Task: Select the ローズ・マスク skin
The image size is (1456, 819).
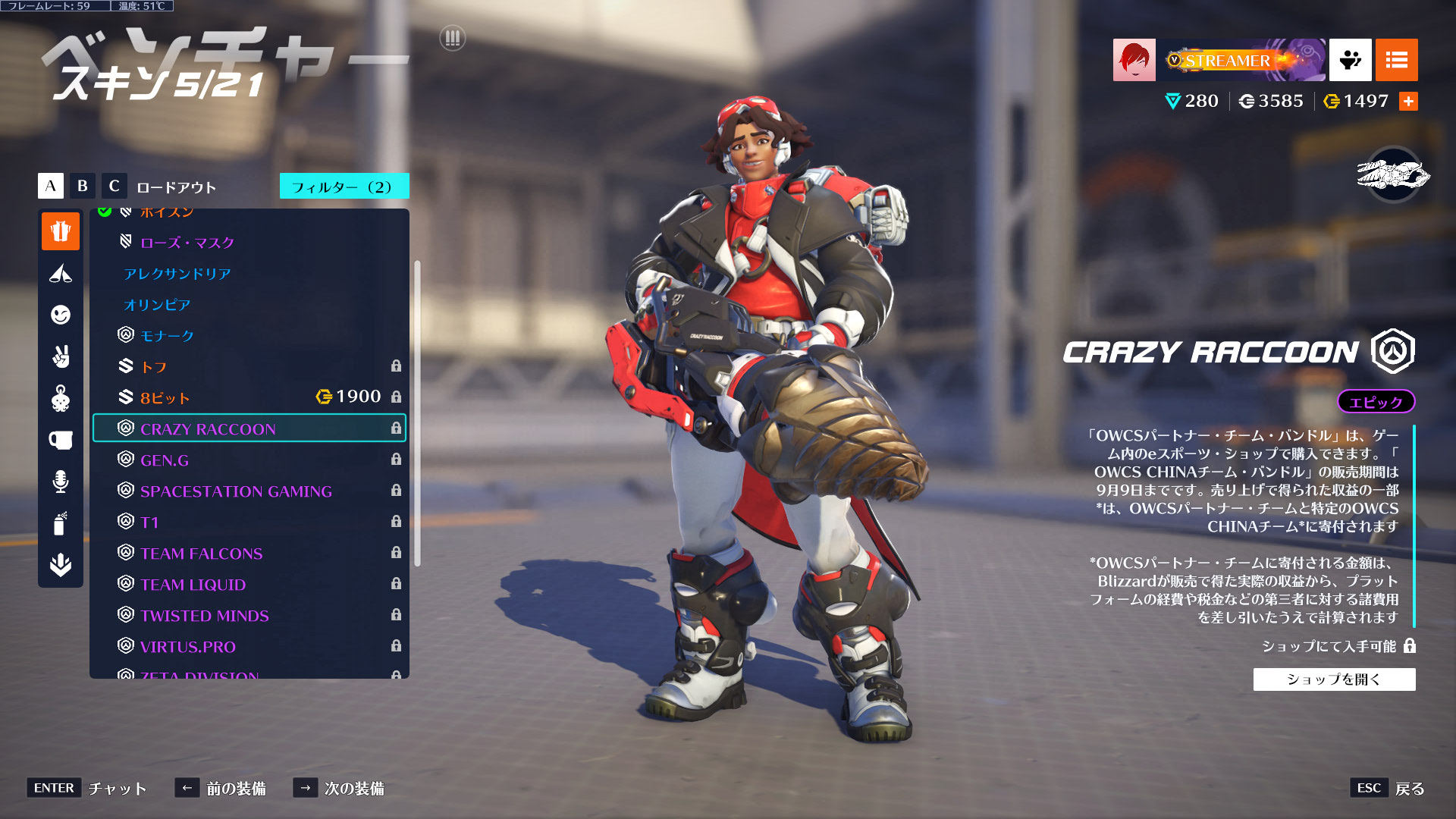Action: (x=187, y=243)
